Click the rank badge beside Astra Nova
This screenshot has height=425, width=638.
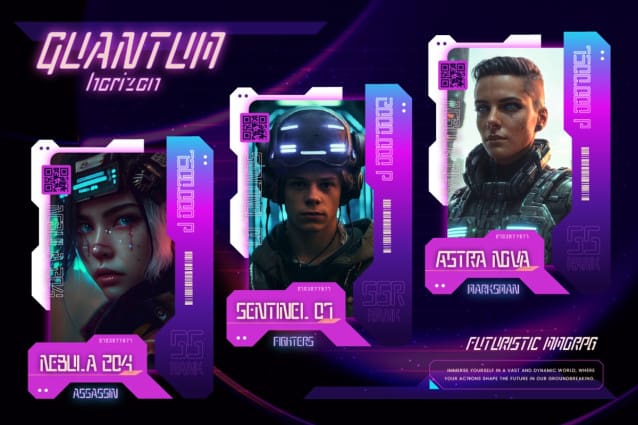click(582, 246)
